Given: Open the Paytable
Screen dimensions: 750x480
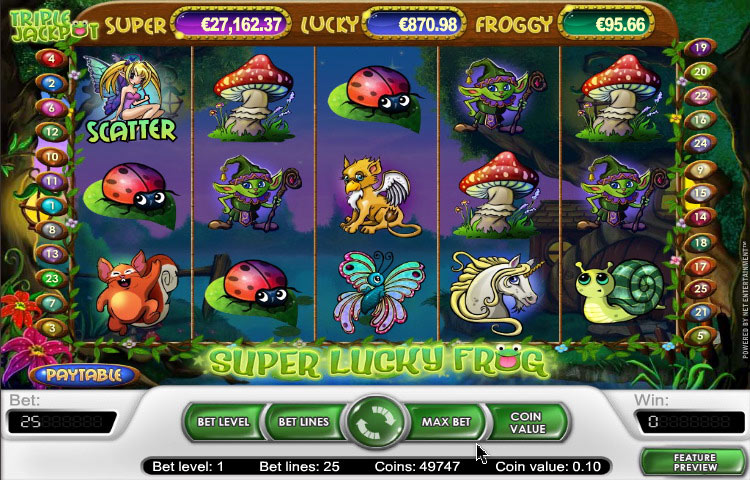Looking at the screenshot, I should [82, 375].
